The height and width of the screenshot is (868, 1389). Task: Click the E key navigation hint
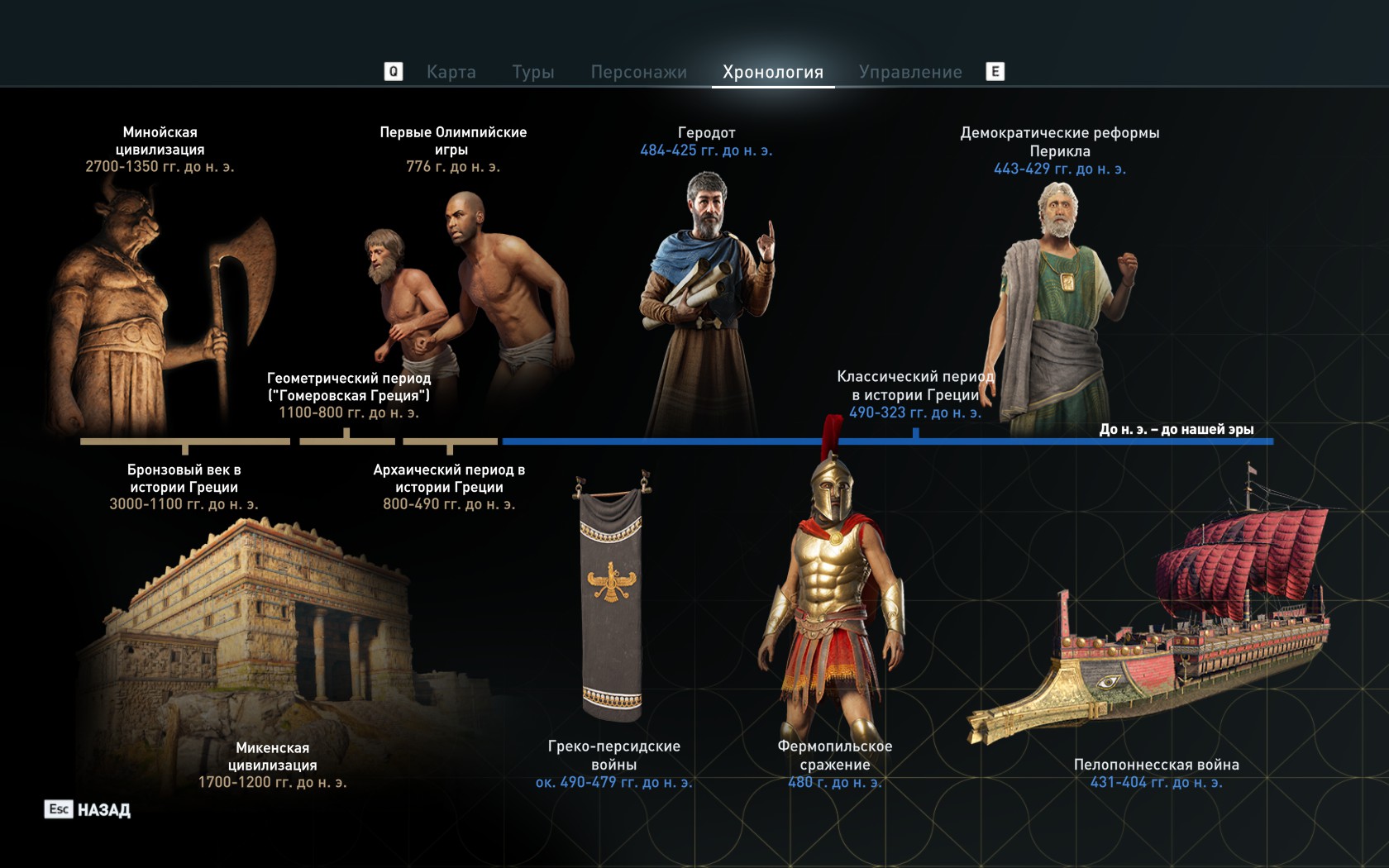click(995, 72)
